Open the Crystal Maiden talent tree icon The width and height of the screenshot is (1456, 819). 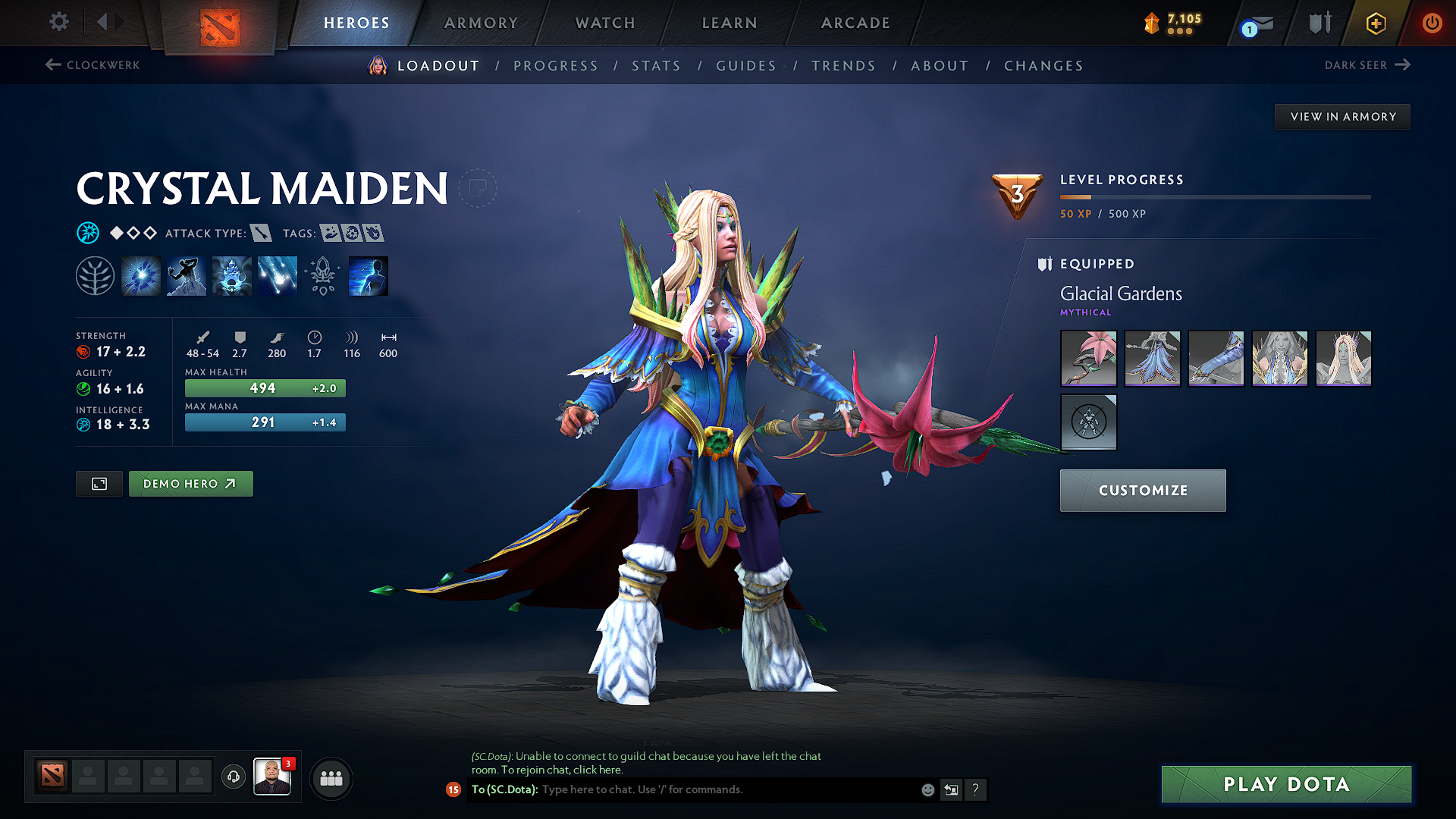[95, 275]
